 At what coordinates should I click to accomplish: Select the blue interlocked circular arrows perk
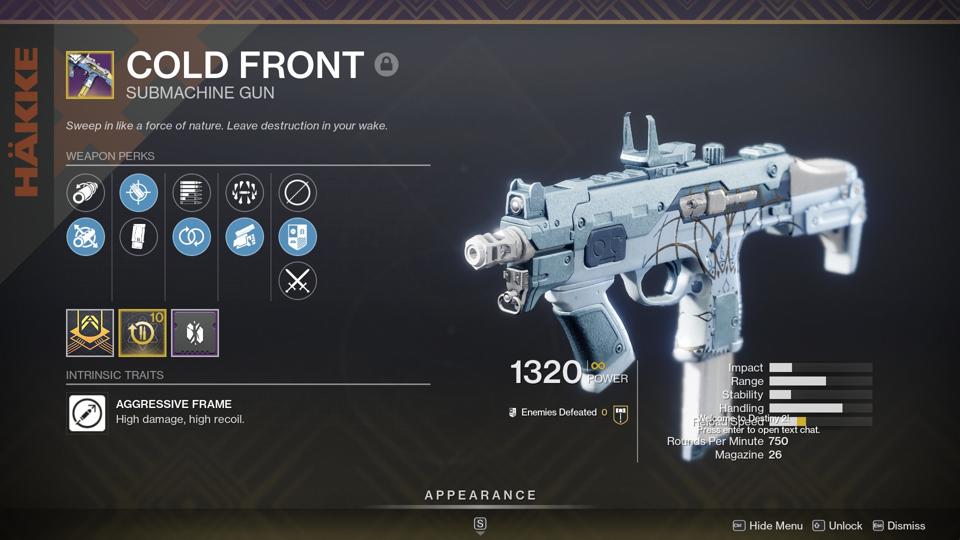tap(191, 237)
